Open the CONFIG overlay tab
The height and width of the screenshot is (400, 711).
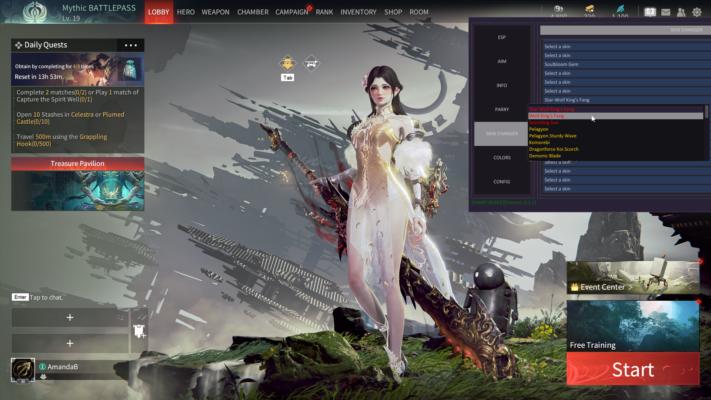pyautogui.click(x=501, y=181)
